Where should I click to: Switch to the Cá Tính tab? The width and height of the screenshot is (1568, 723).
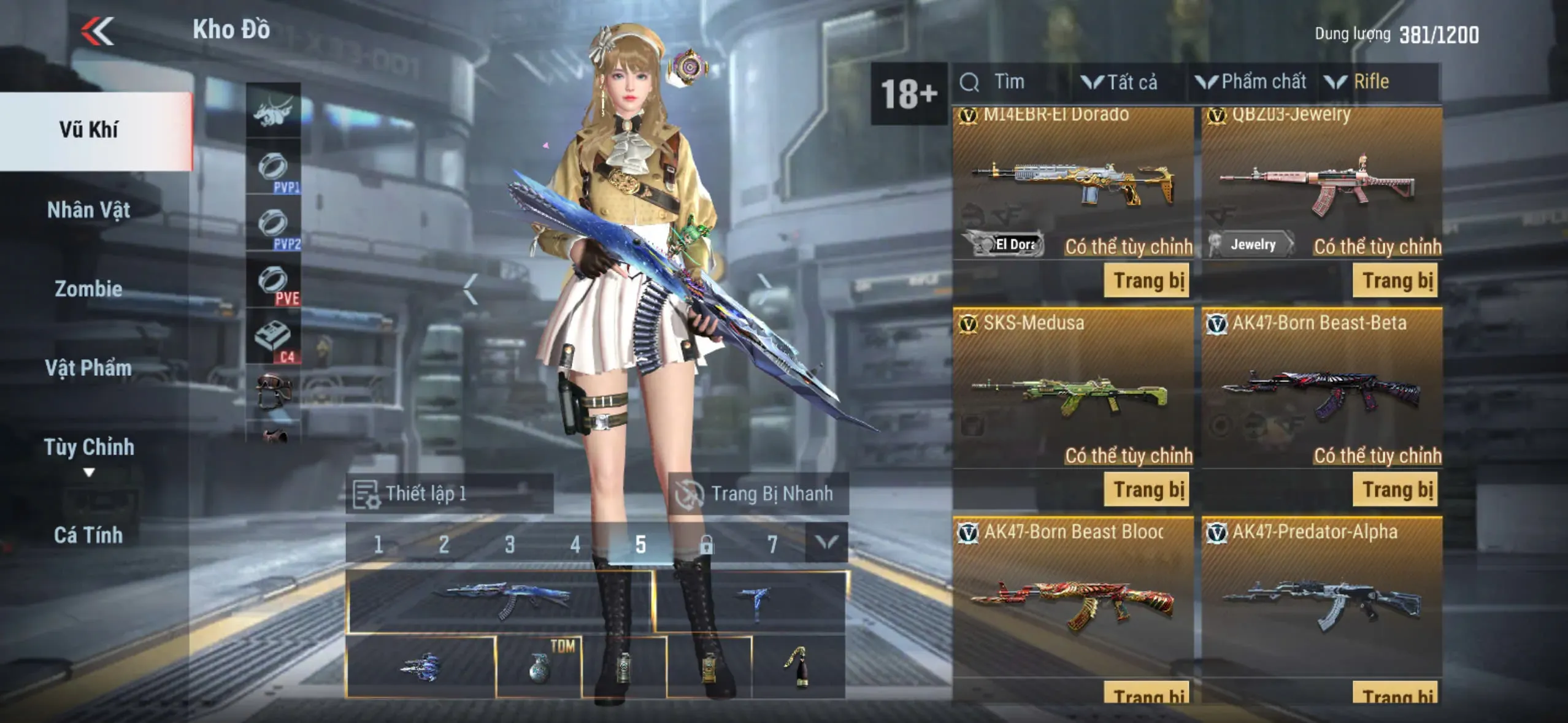(x=88, y=535)
